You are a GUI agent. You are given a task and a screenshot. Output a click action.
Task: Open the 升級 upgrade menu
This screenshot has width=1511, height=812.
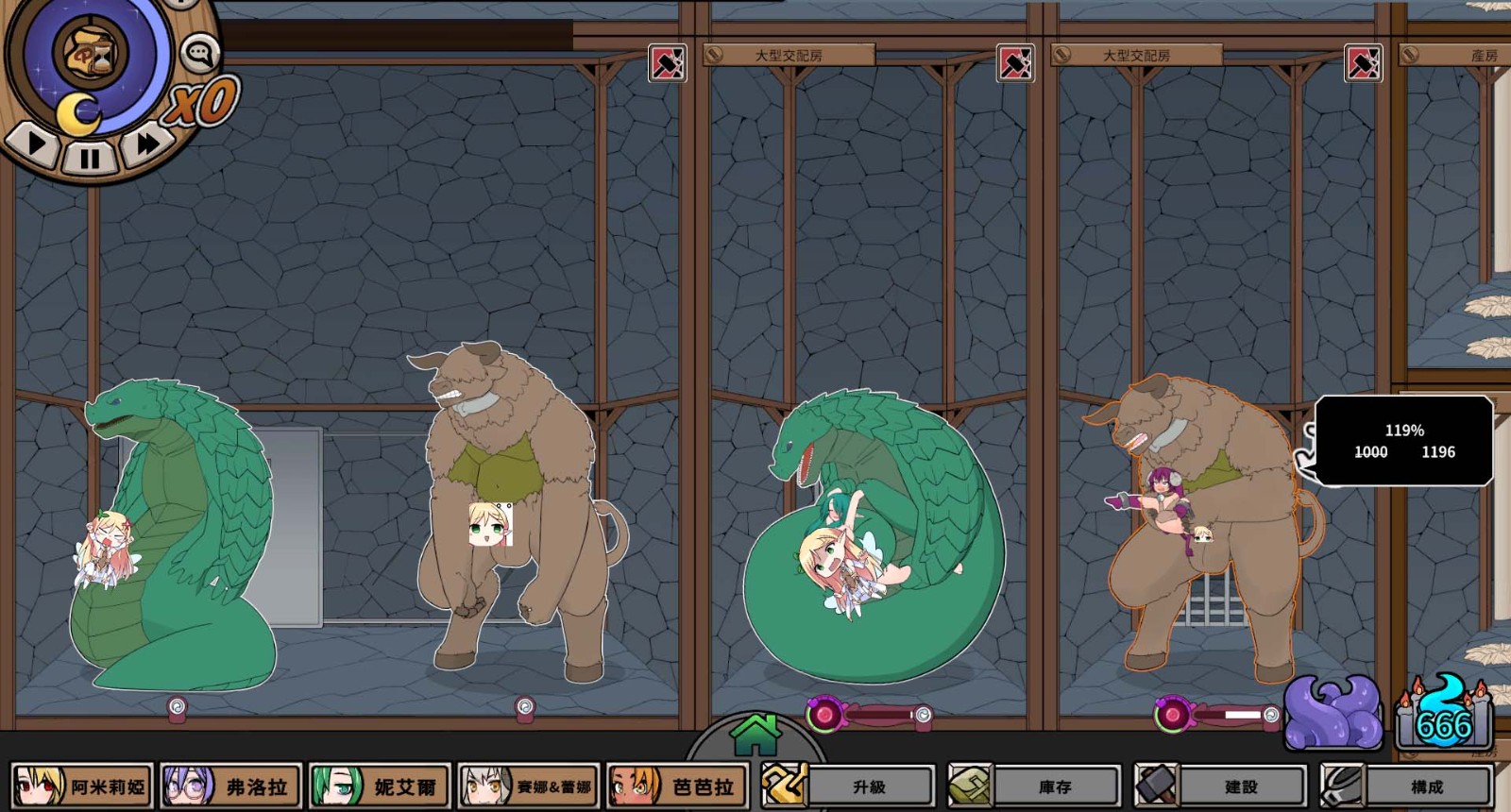[x=848, y=786]
